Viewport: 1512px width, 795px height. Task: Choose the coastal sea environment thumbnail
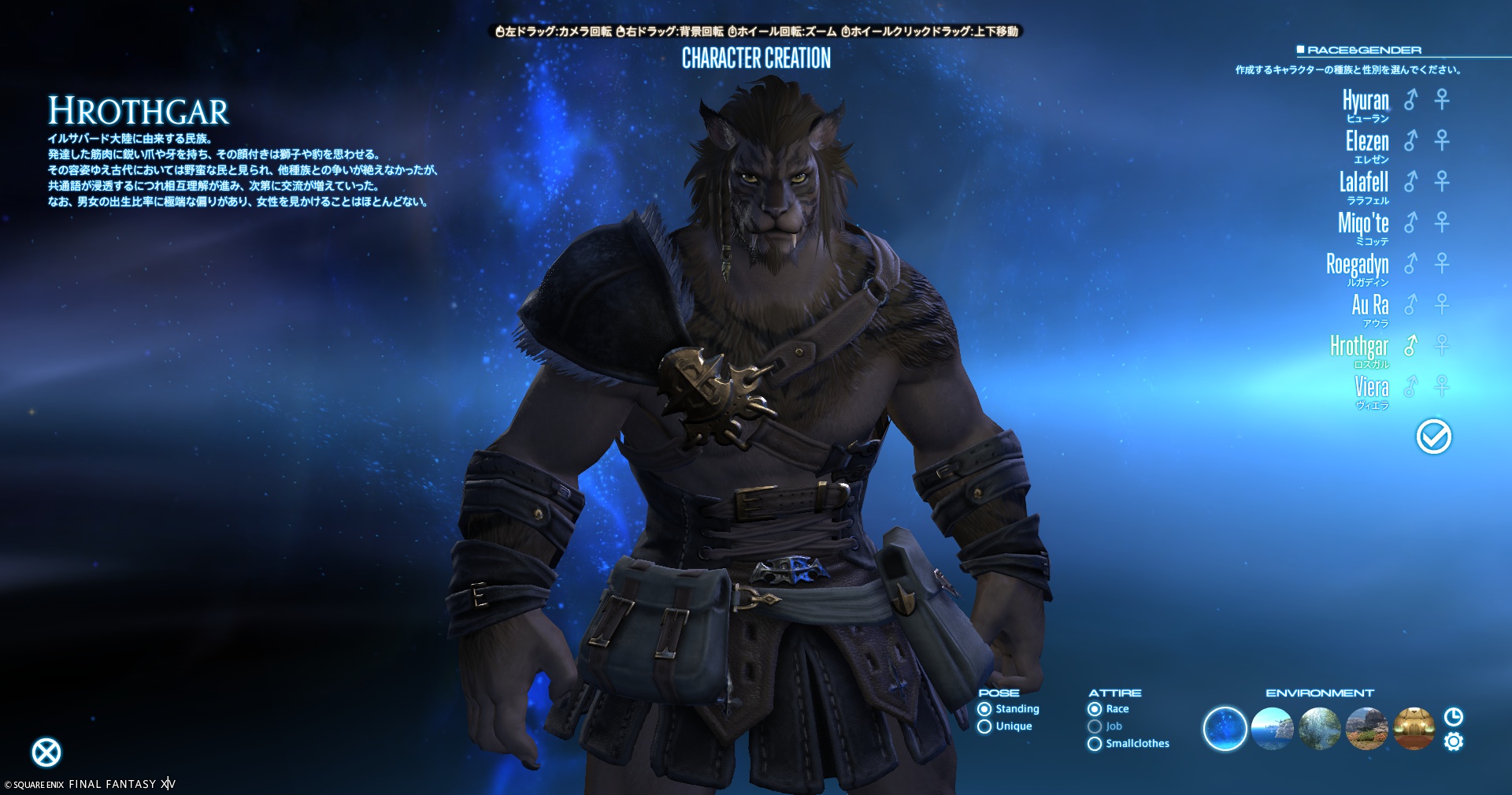pos(1272,729)
